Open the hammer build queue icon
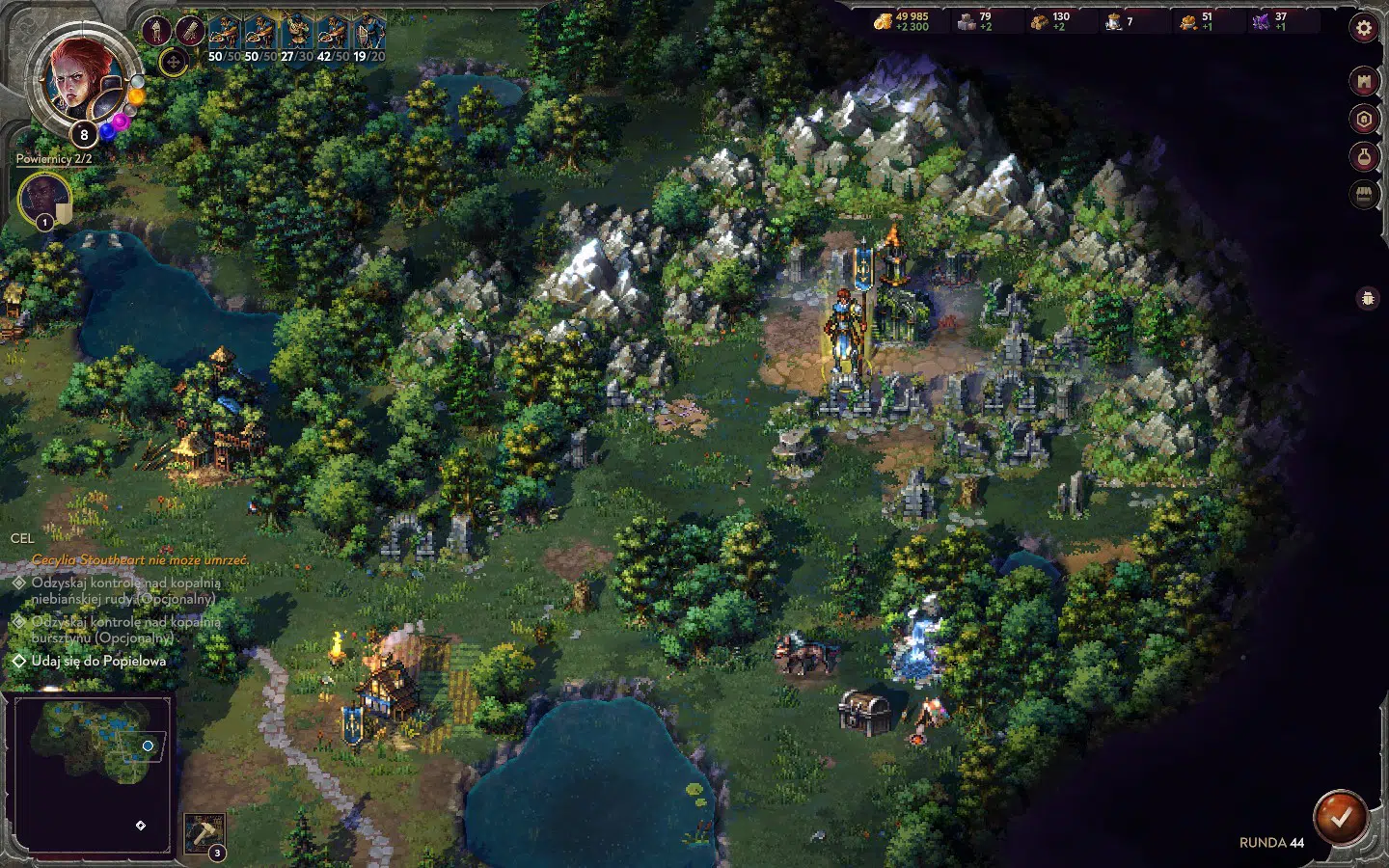 [x=204, y=832]
